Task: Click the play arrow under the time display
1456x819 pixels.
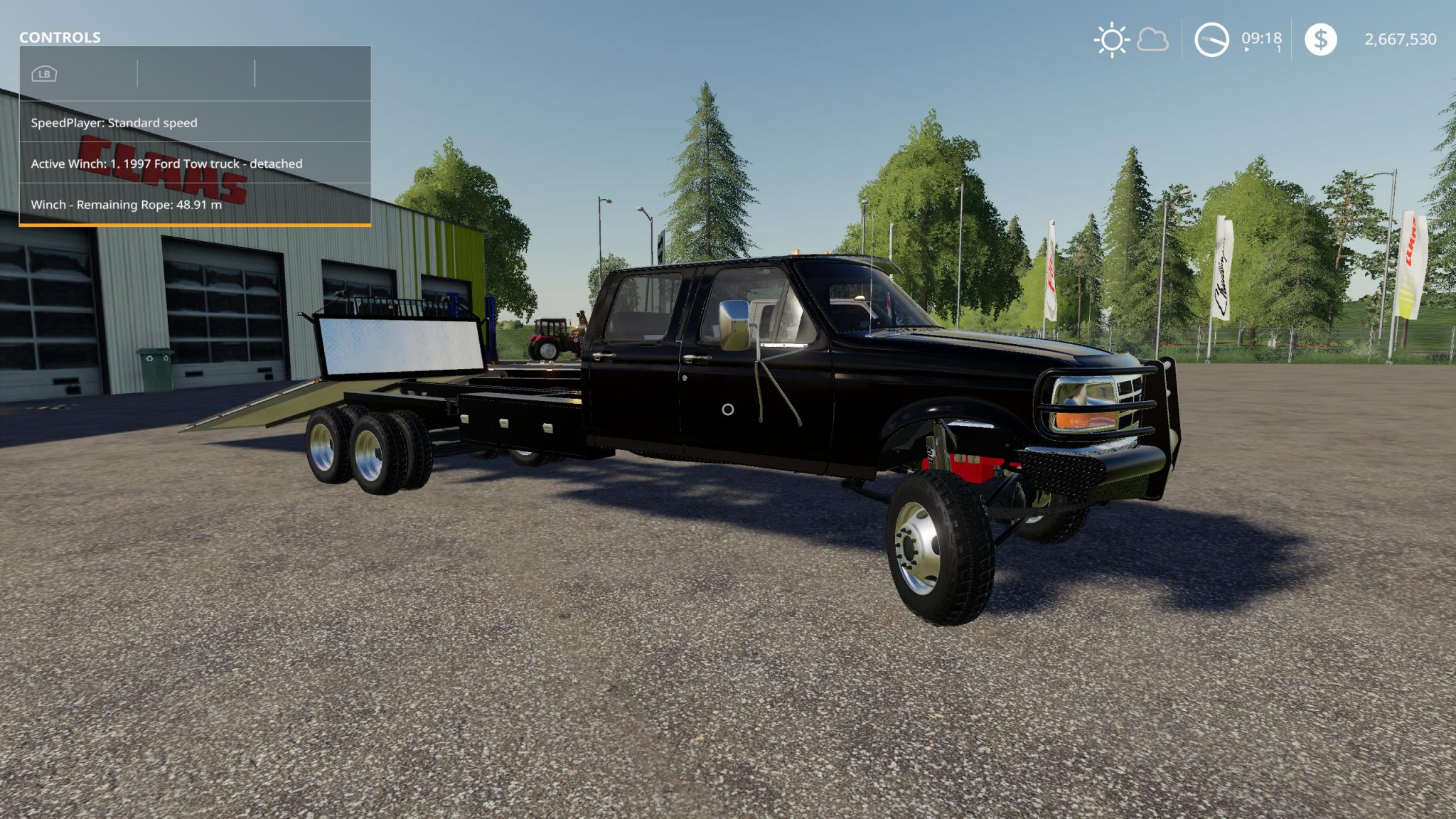Action: (x=1246, y=48)
